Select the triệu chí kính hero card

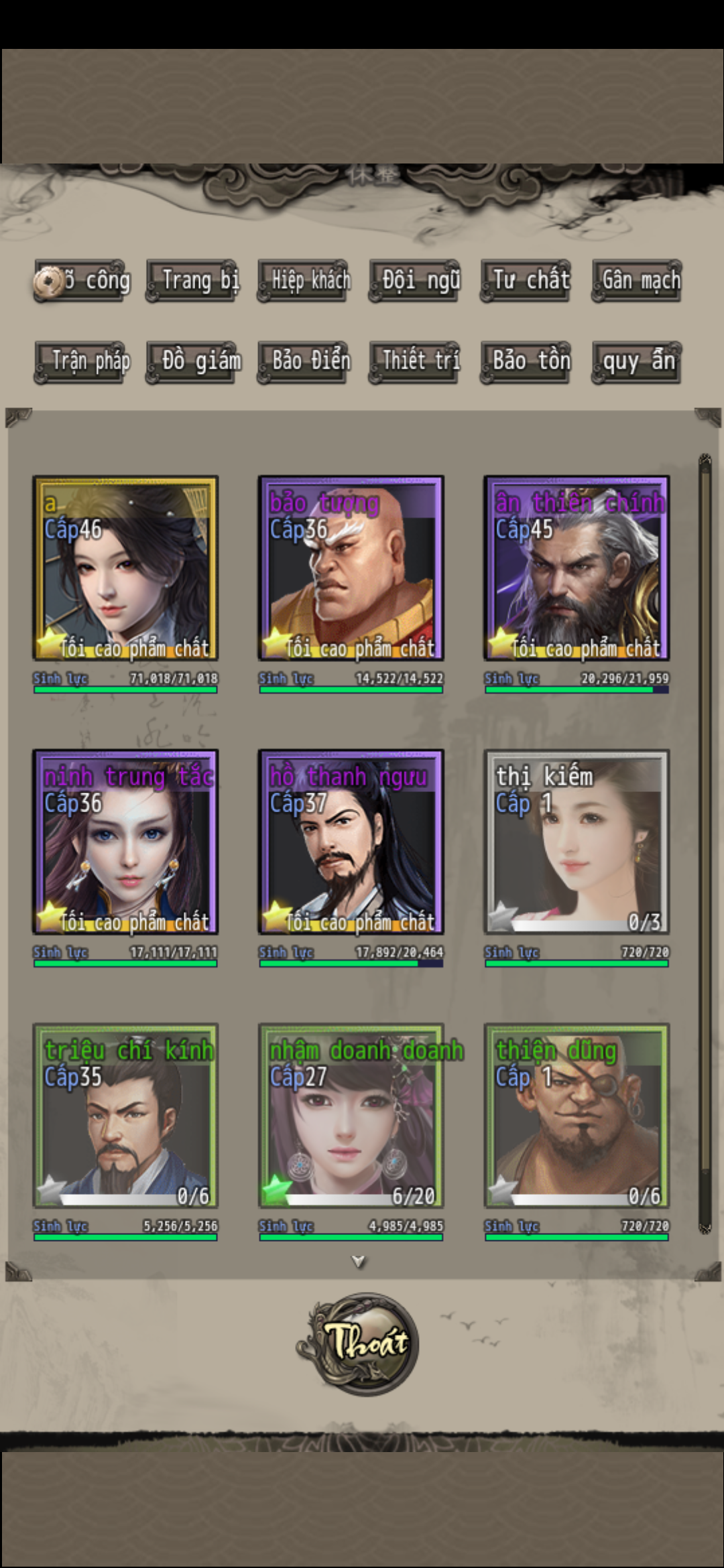(x=125, y=1115)
